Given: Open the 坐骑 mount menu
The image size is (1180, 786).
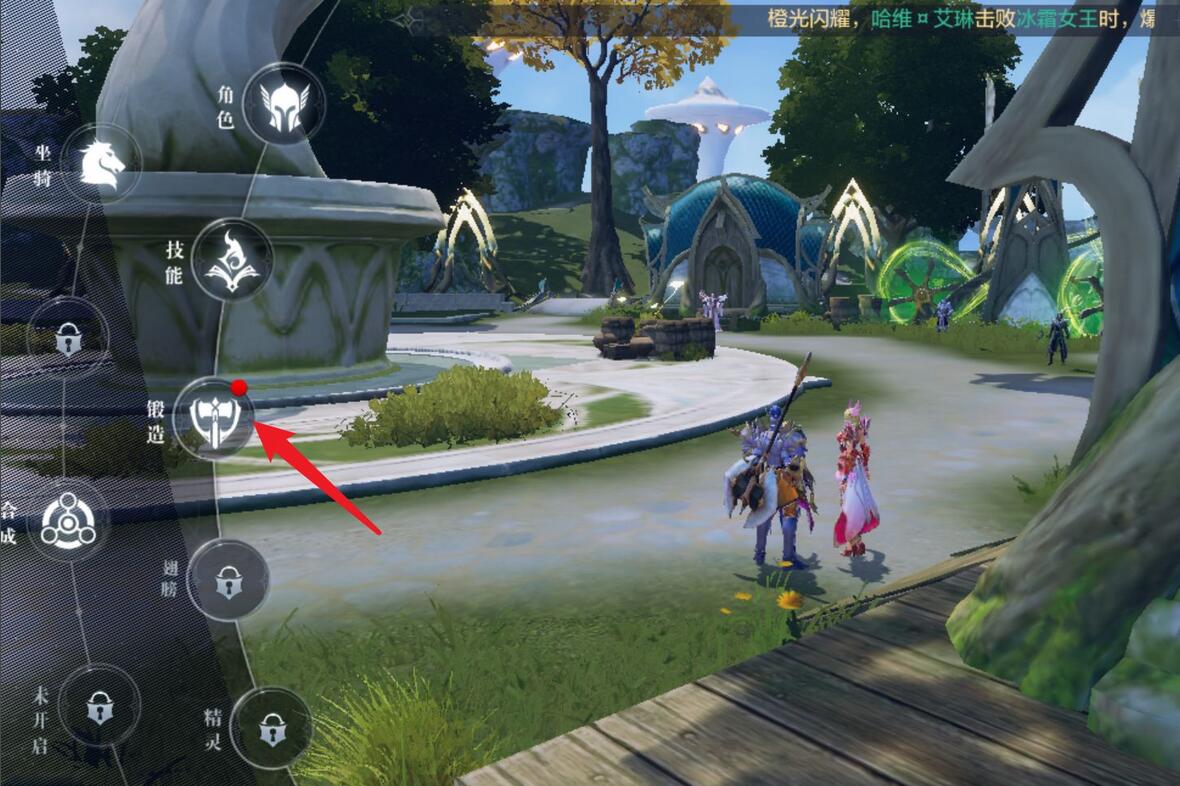Looking at the screenshot, I should [x=102, y=164].
